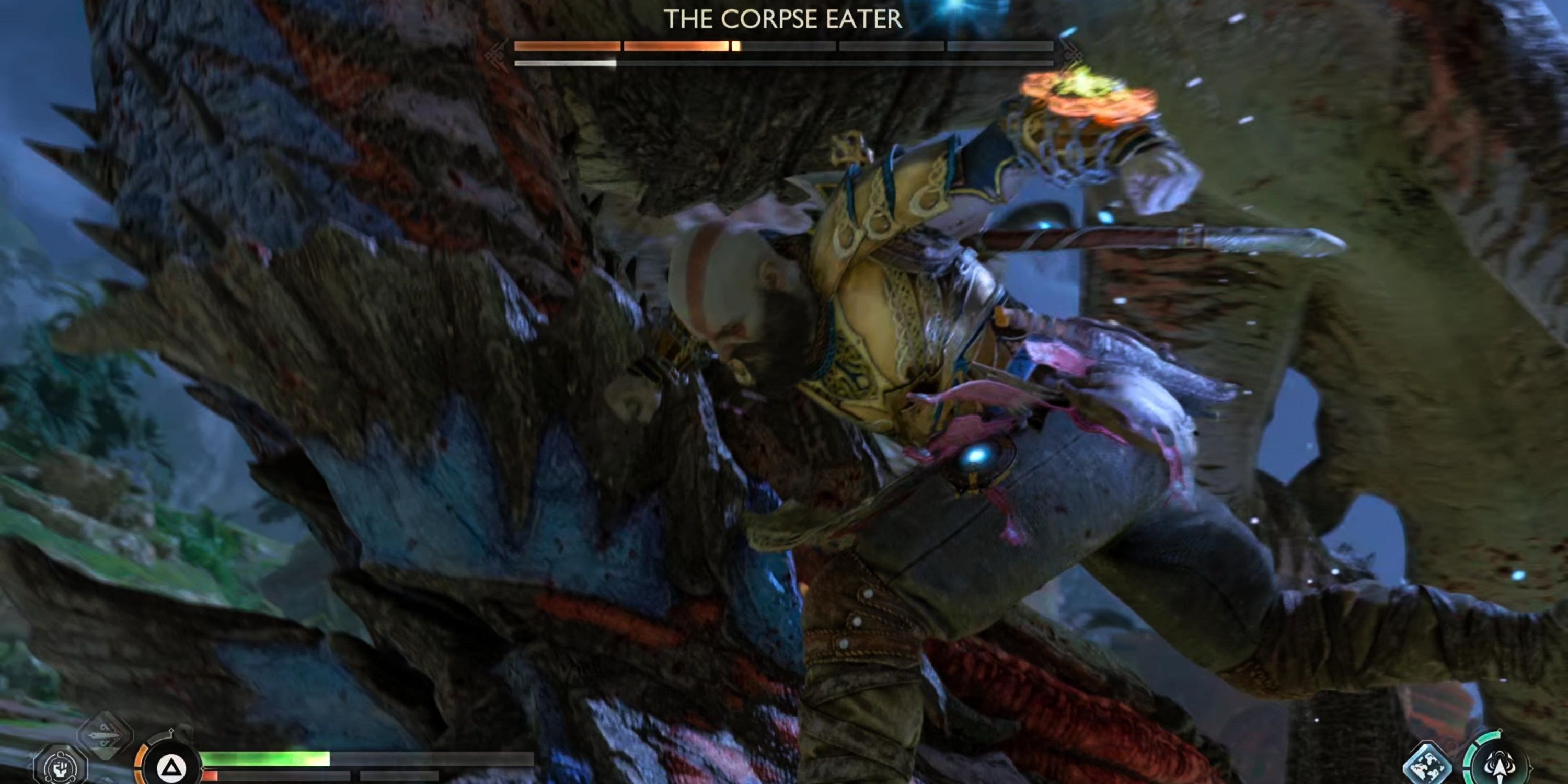
Task: Click THE CORPSE EATER boss title text
Action: [x=784, y=18]
